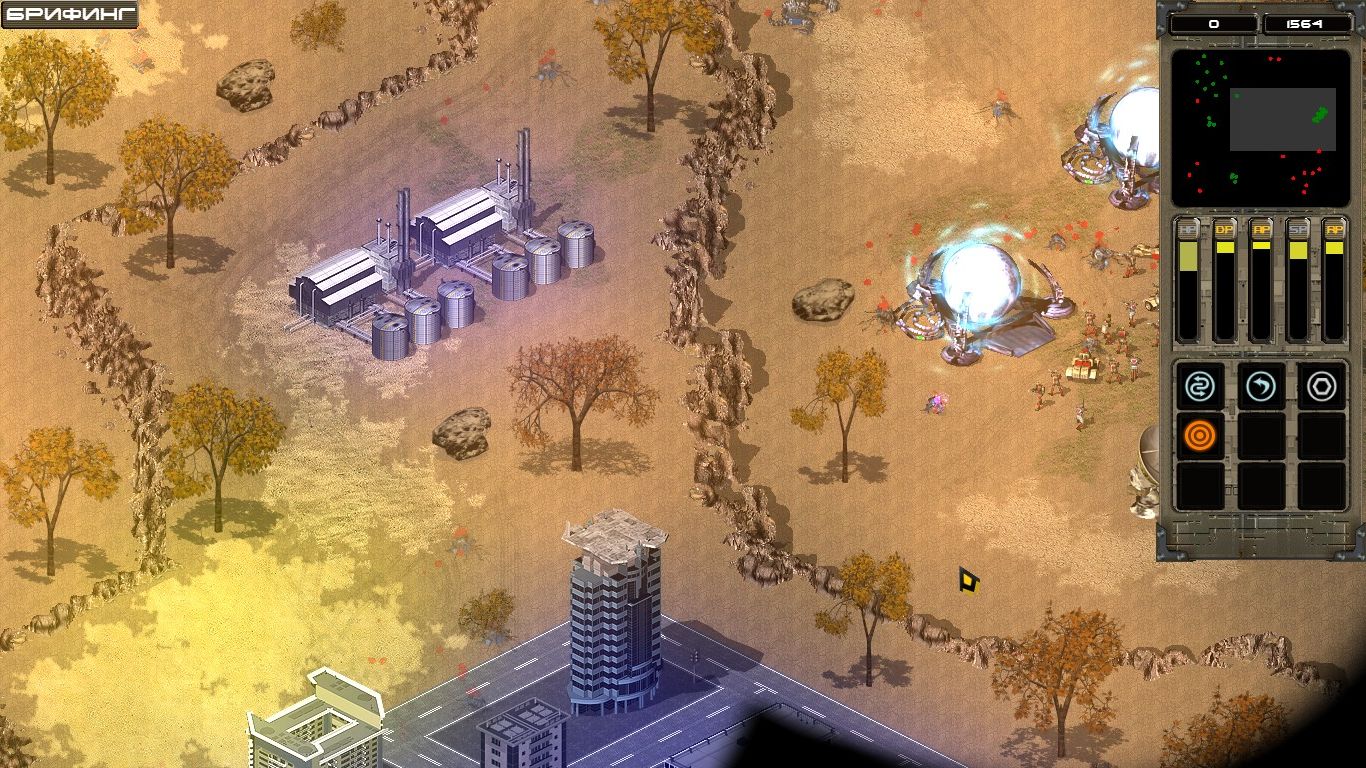This screenshot has width=1366, height=768.
Task: Select the patrol loop command icon
Action: [x=1200, y=387]
